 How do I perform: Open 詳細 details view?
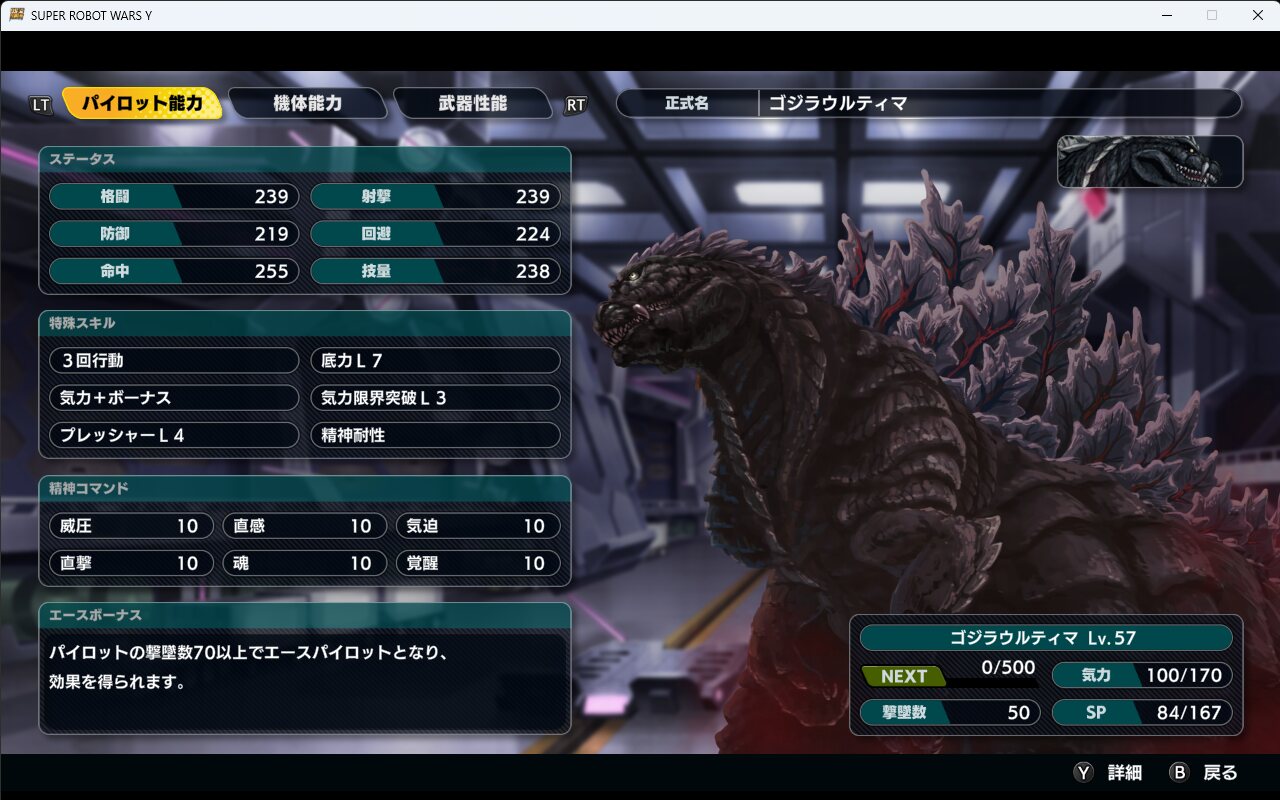point(1108,772)
